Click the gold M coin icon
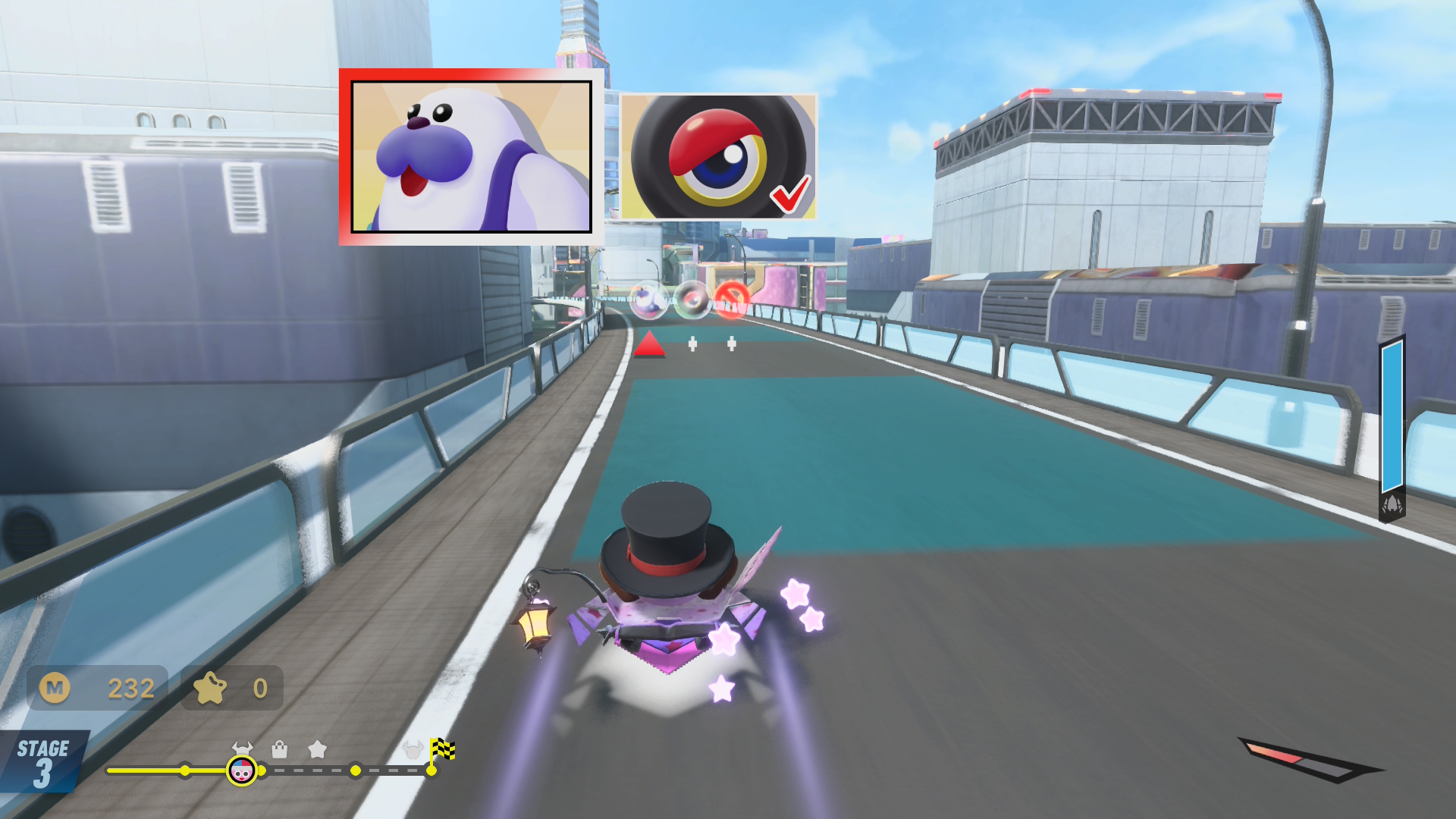1456x819 pixels. point(55,688)
